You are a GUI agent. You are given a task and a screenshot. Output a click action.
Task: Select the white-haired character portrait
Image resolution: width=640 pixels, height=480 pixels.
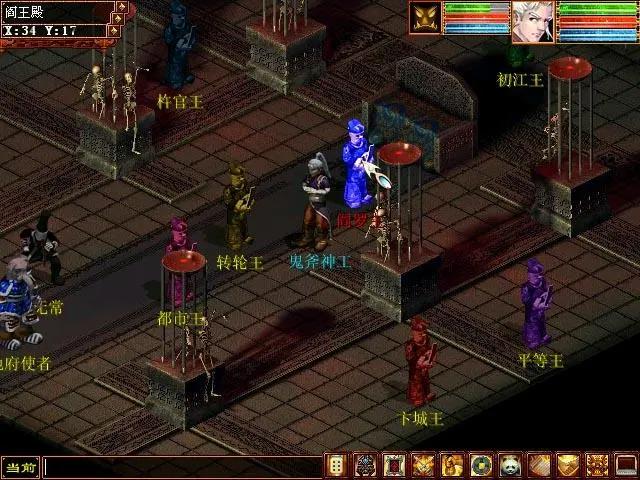click(x=533, y=21)
